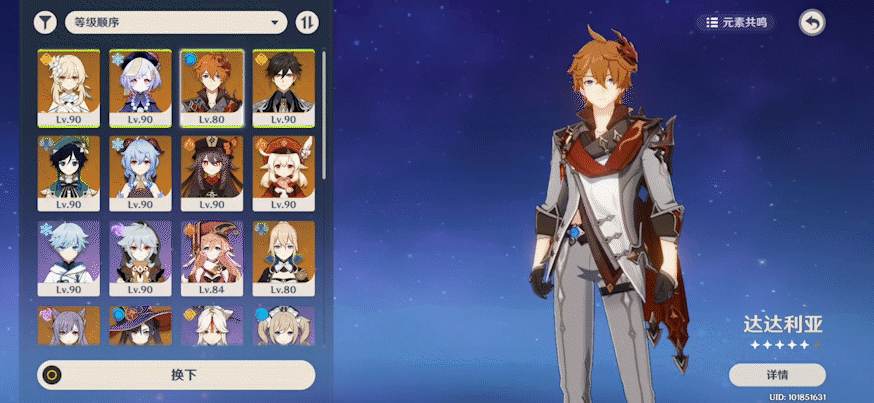Go back with the return arrow
The image size is (874, 403).
[812, 21]
